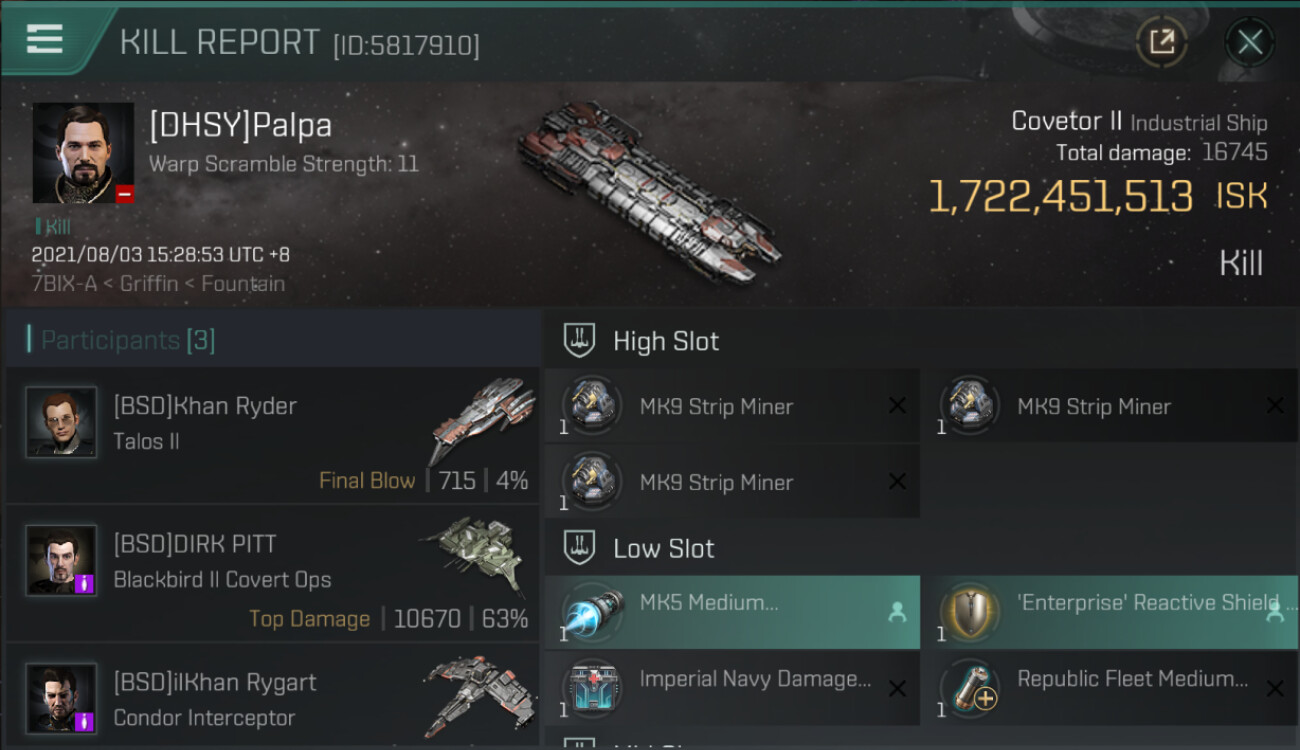
Task: Open DIRK PITT's portrait
Action: (x=61, y=561)
